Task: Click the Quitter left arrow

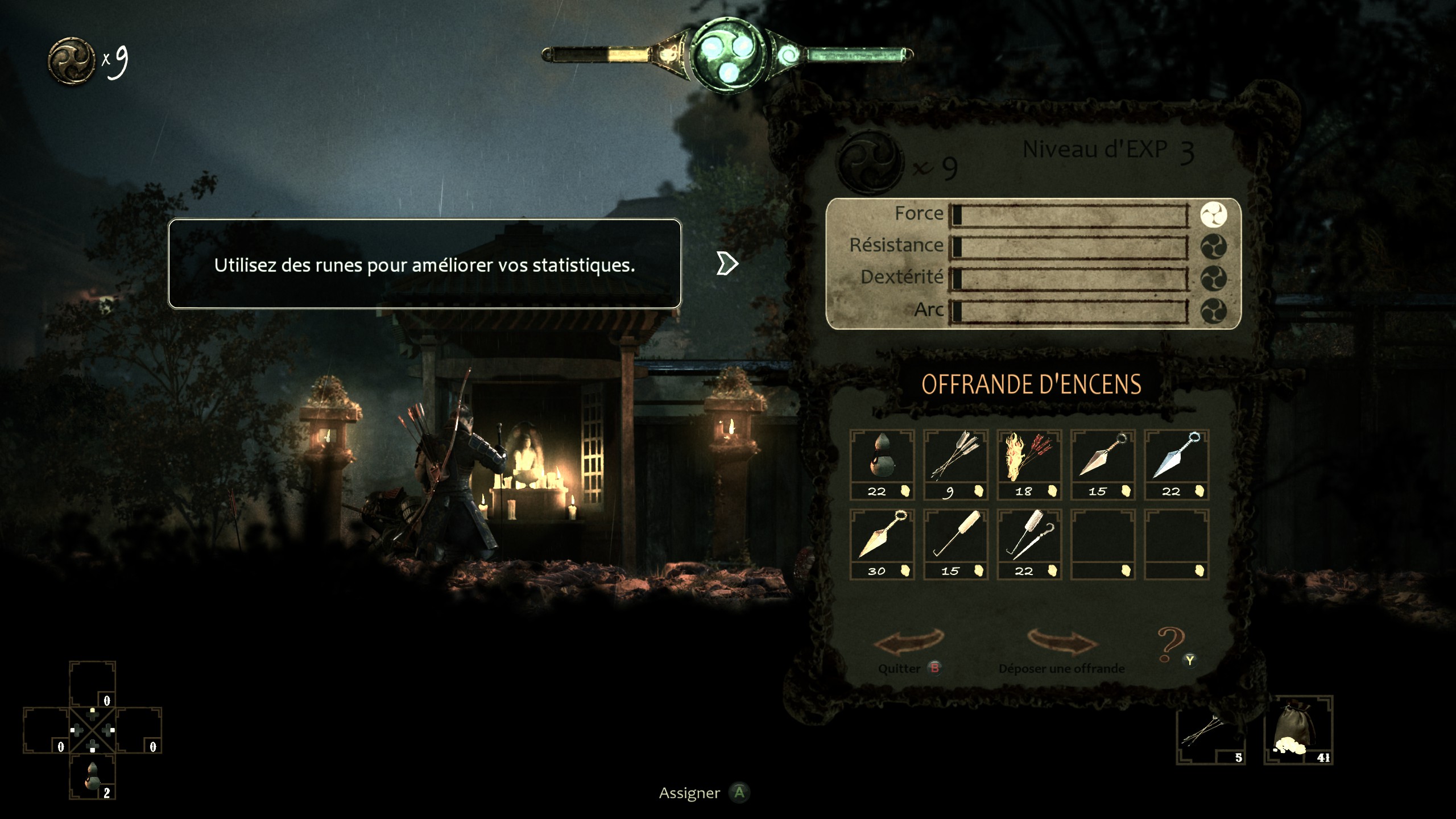Action: (908, 643)
